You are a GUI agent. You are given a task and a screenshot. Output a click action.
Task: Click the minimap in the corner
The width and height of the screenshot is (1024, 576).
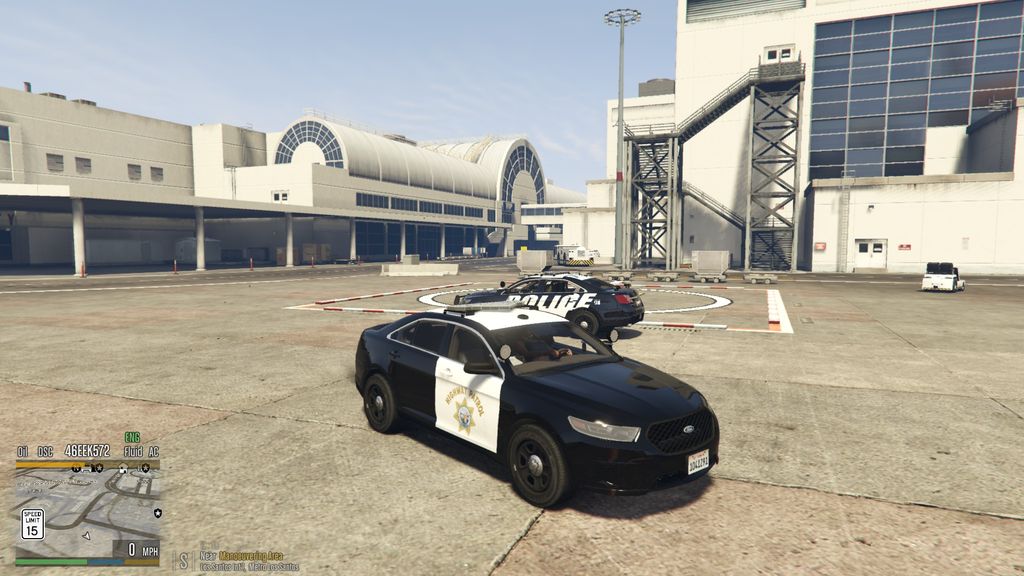click(x=87, y=512)
